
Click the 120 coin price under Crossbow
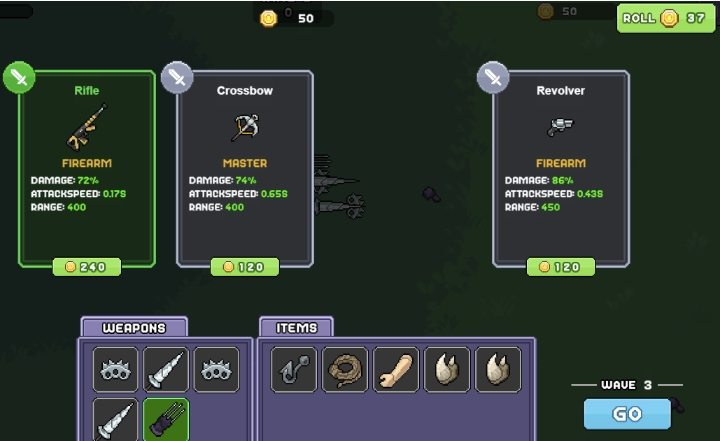point(245,267)
